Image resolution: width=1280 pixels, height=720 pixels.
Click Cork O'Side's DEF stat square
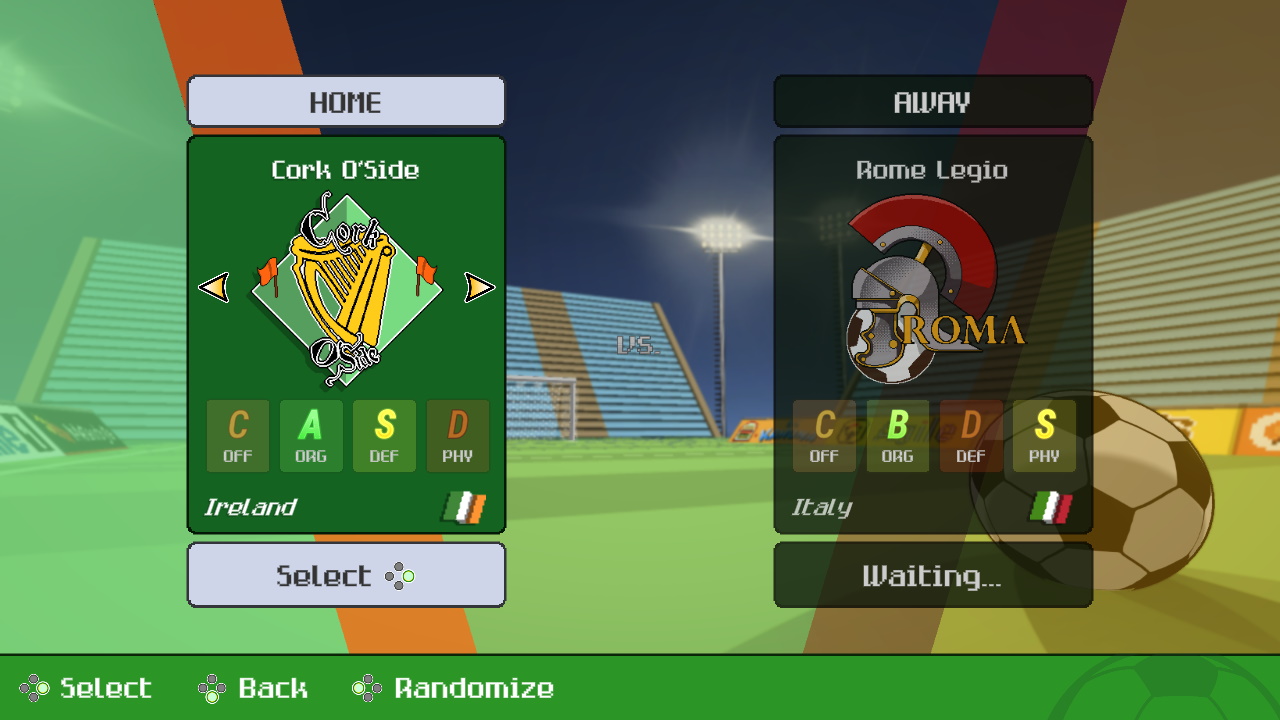click(x=384, y=436)
